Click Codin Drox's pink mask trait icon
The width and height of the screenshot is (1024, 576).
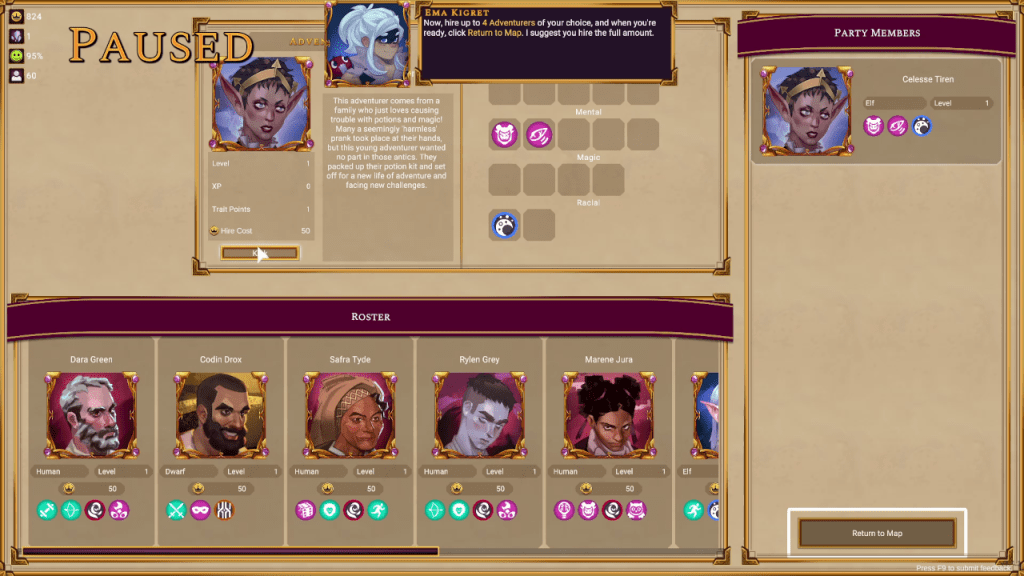(201, 510)
